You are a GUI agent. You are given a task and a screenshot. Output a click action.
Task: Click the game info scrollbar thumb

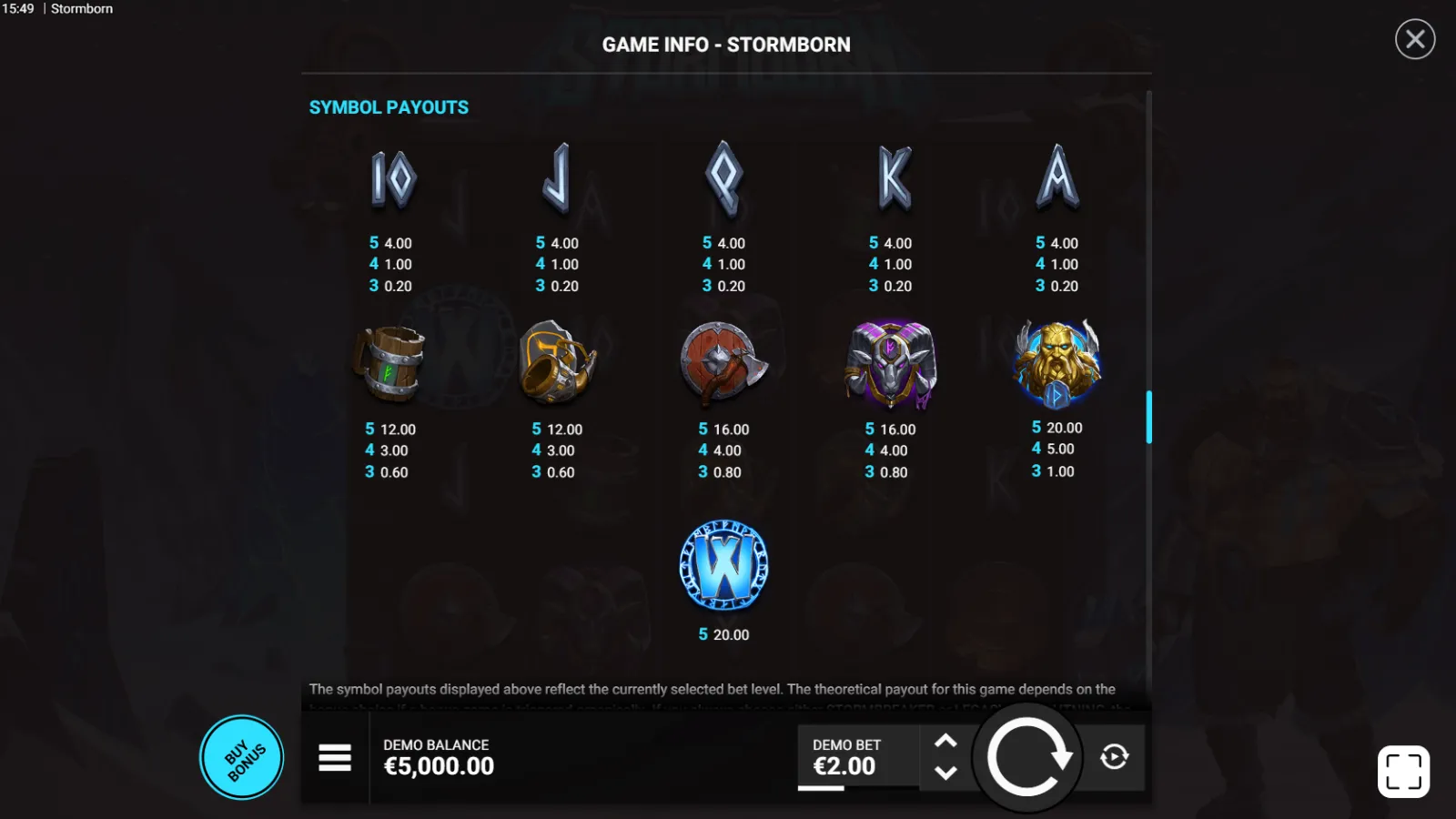click(x=1148, y=417)
